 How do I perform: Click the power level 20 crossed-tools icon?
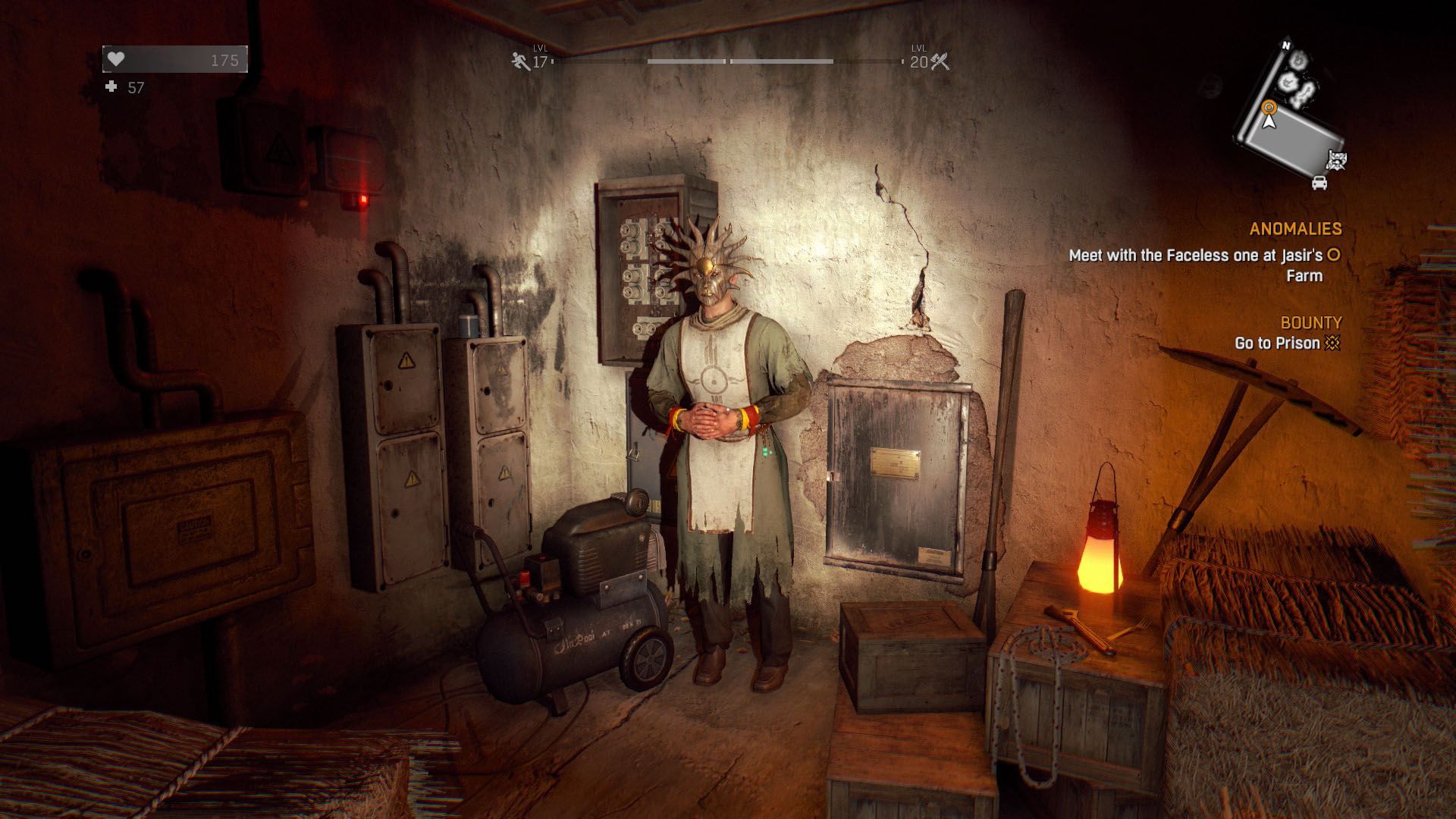[940, 61]
